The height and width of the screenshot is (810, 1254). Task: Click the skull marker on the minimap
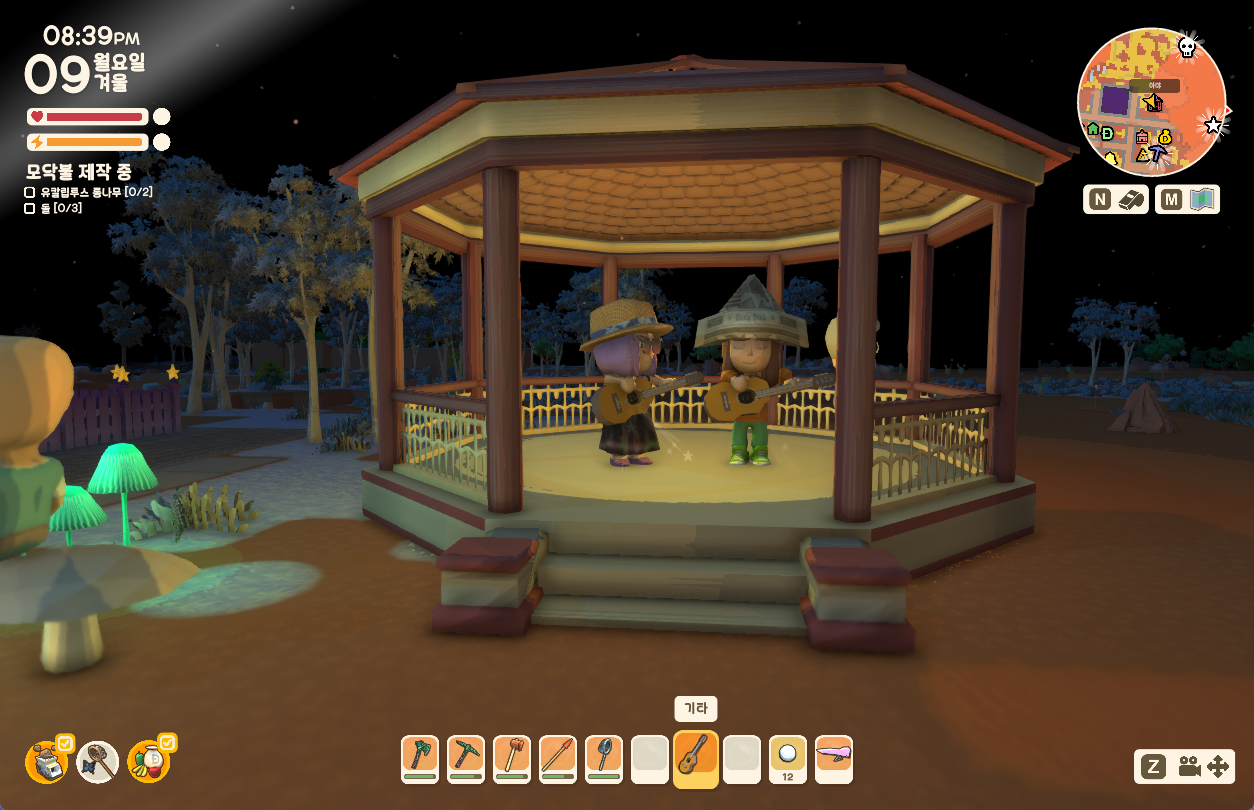coord(1187,46)
